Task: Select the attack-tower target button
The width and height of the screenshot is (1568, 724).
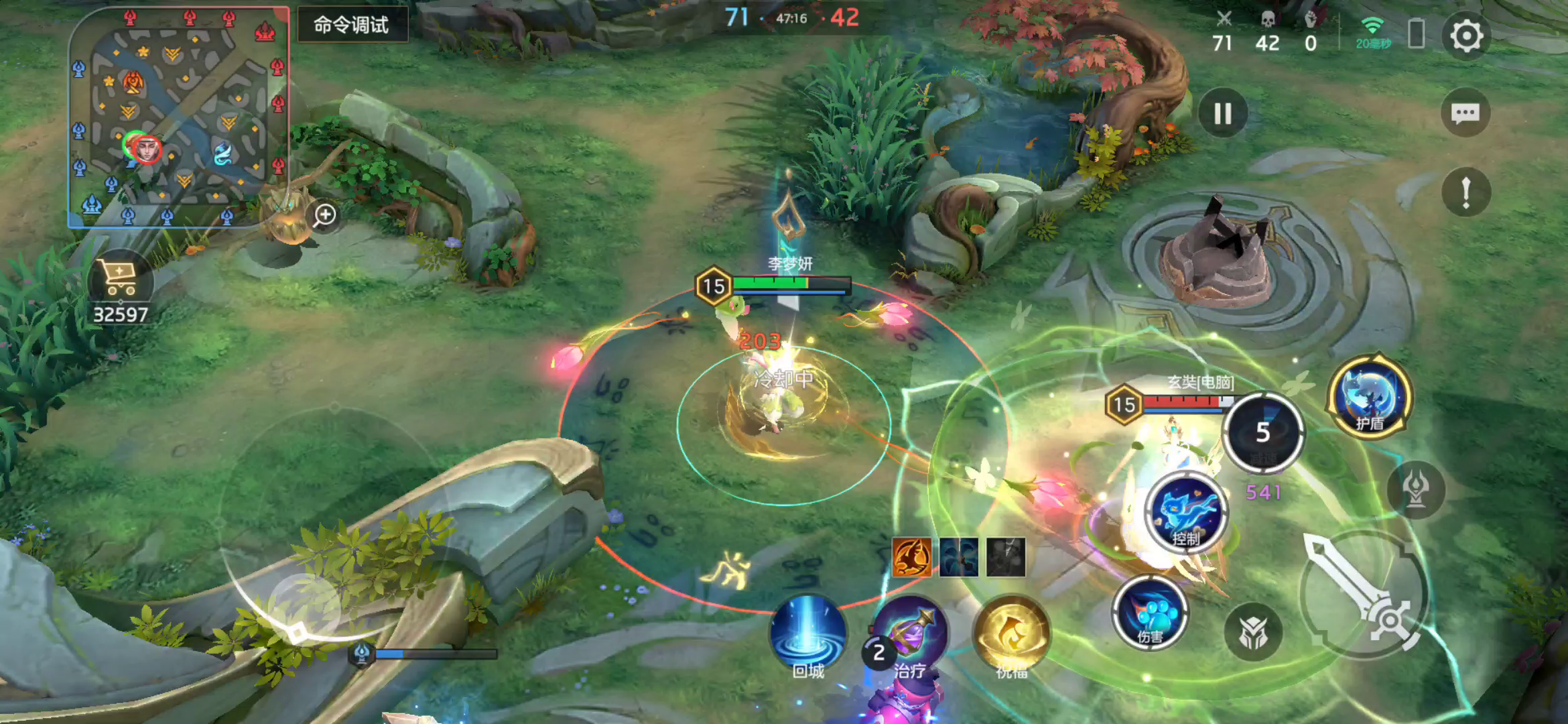Action: click(1415, 490)
